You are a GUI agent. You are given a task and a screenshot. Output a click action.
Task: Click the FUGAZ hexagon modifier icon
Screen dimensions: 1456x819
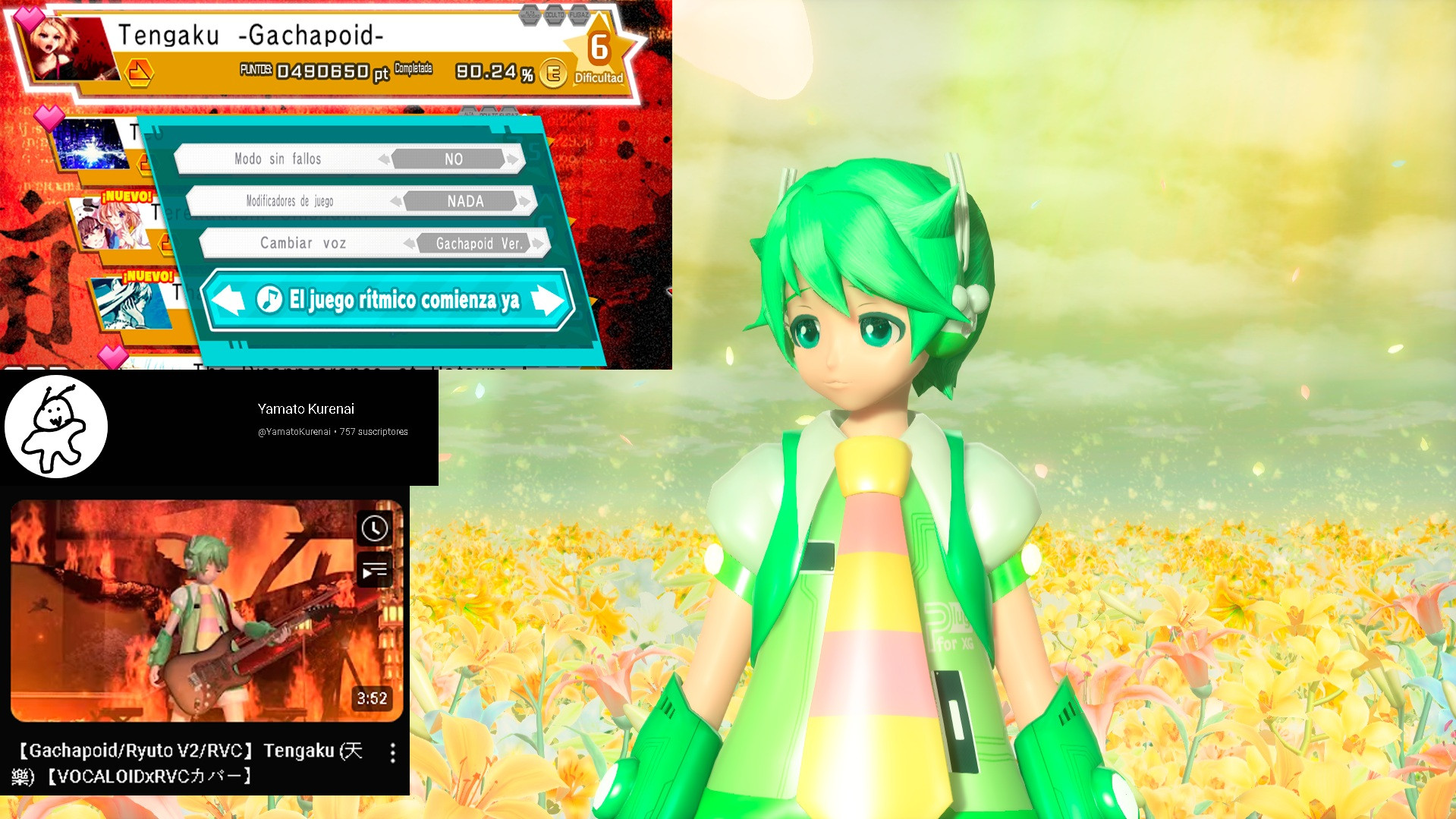click(580, 14)
